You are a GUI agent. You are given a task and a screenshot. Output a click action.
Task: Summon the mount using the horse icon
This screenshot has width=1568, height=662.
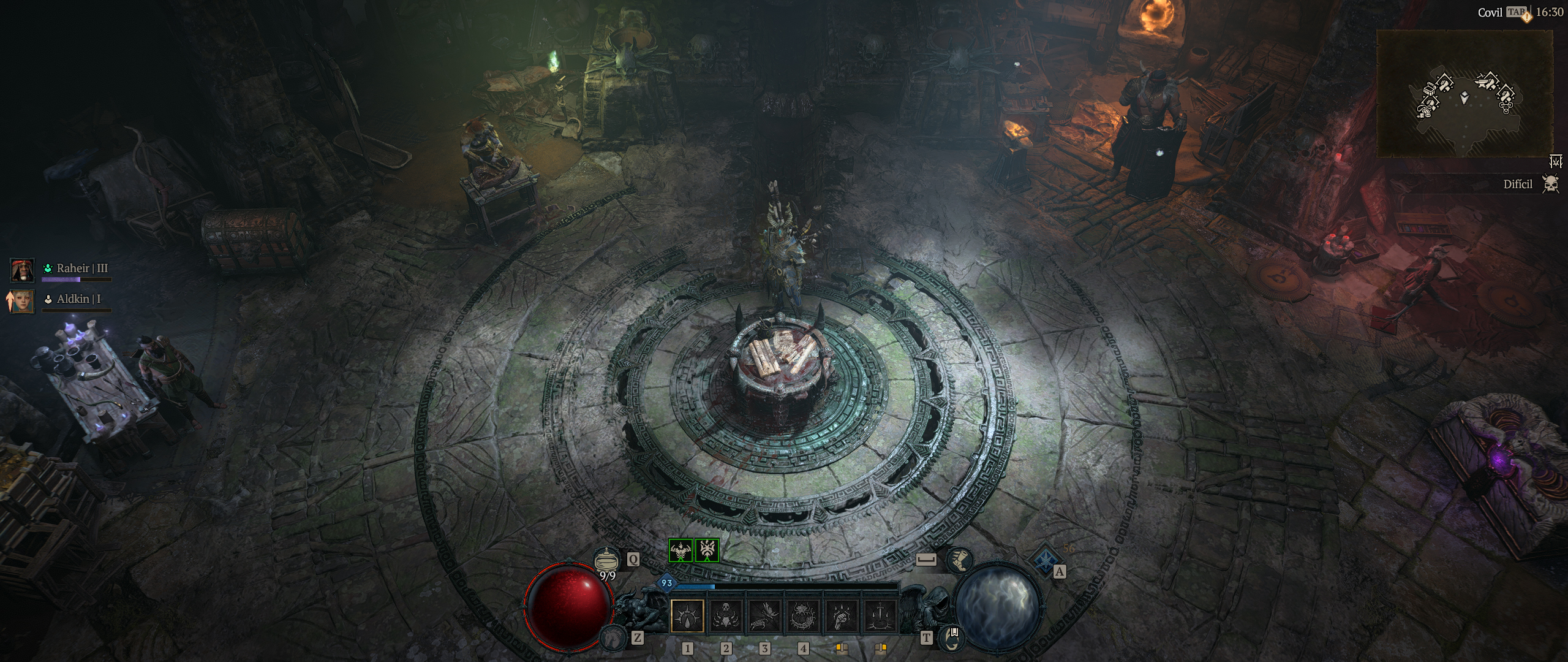pos(611,638)
